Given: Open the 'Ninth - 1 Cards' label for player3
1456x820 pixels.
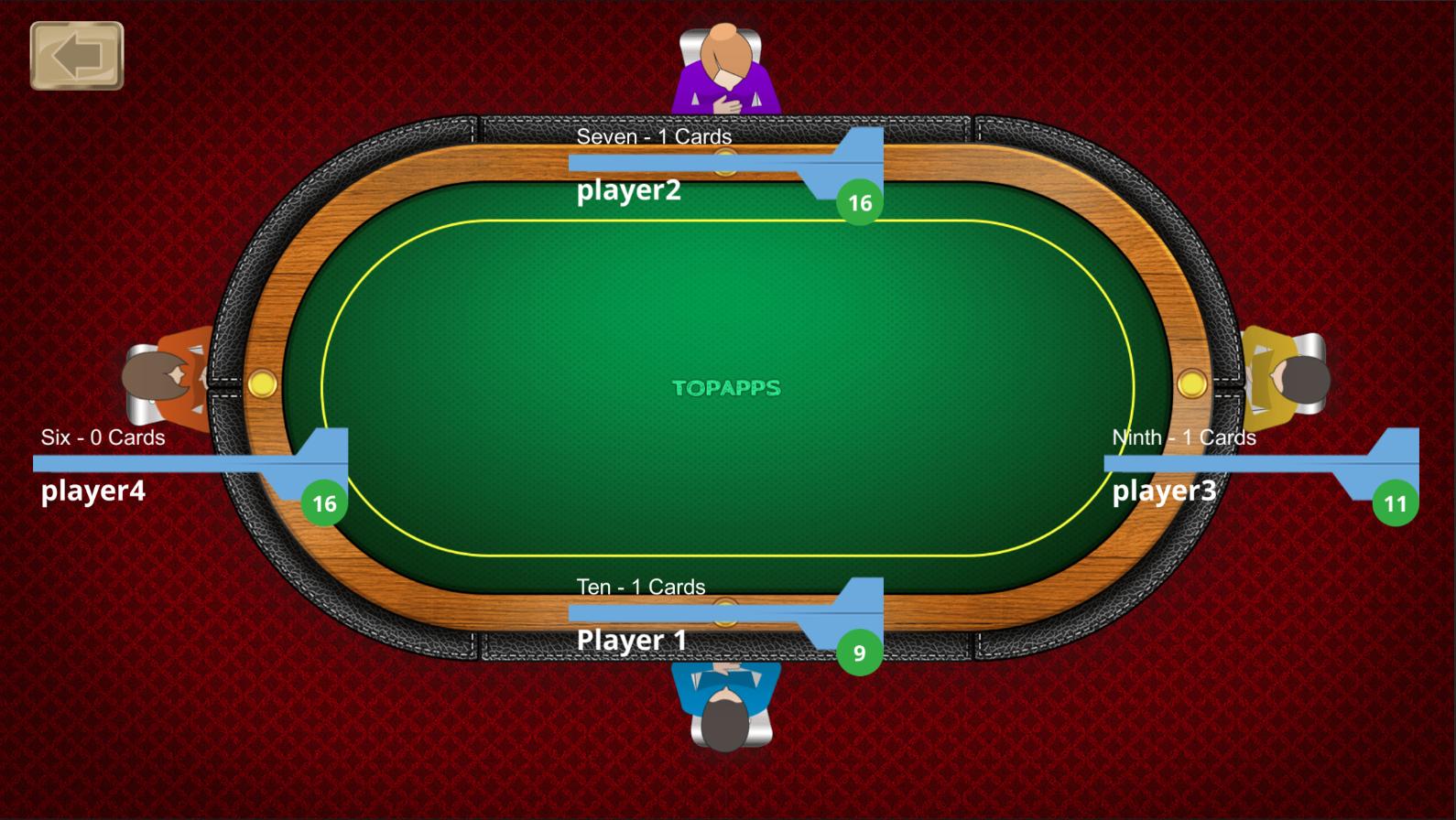Looking at the screenshot, I should click(x=1183, y=437).
